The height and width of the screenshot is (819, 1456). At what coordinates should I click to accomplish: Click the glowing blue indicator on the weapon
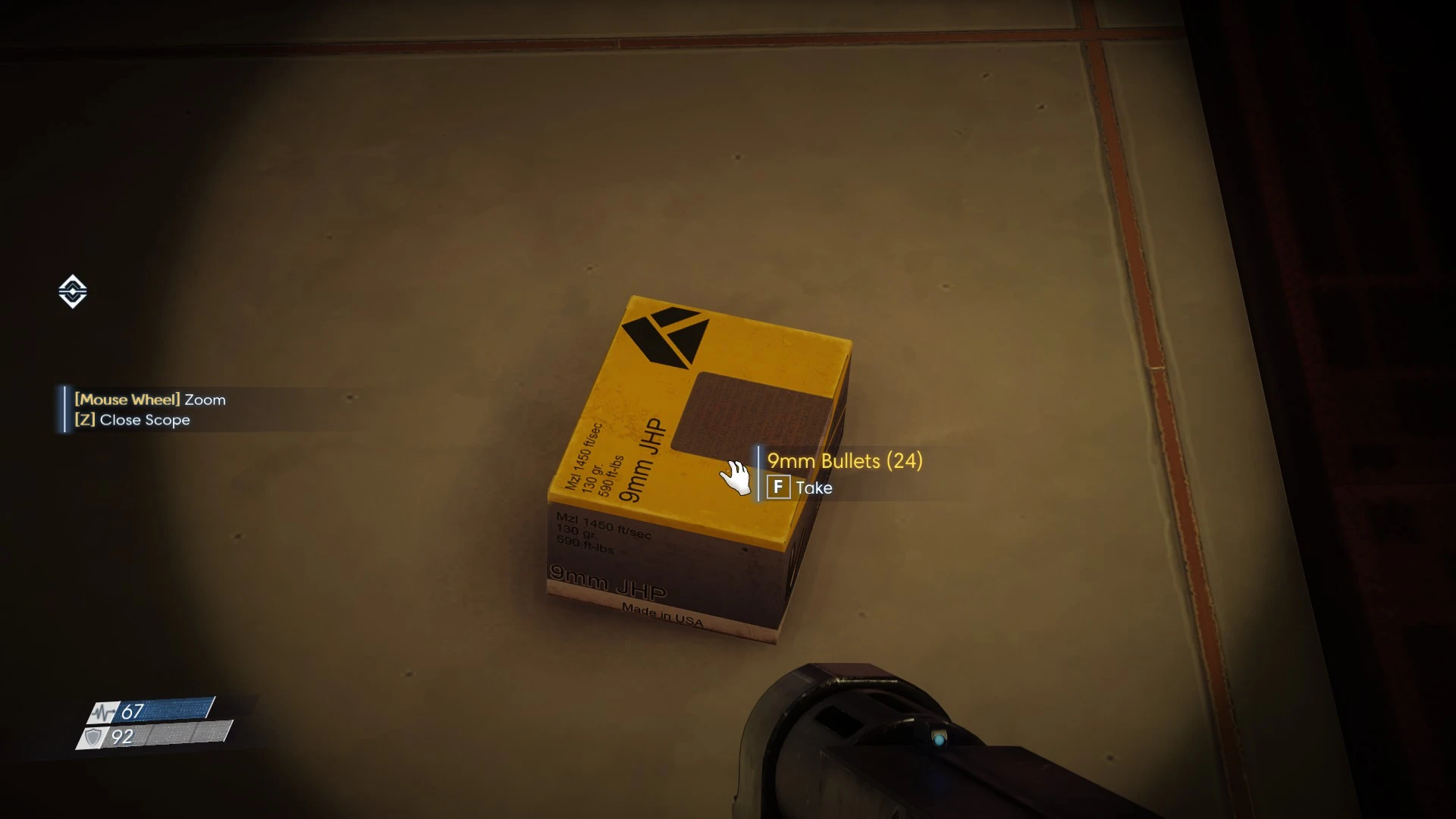[x=940, y=737]
